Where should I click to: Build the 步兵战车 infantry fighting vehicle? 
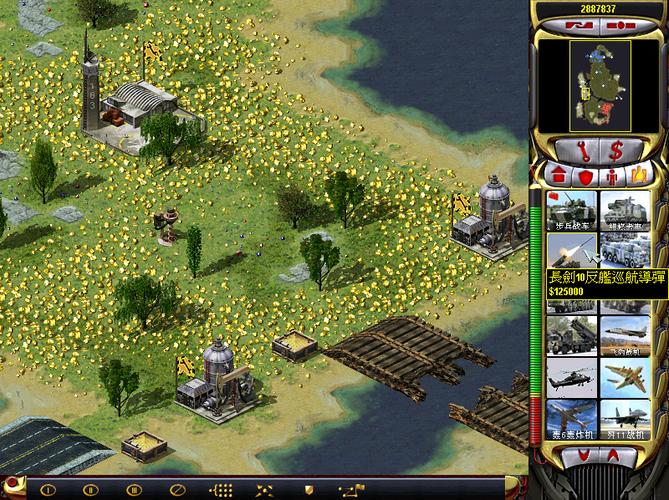(x=571, y=211)
